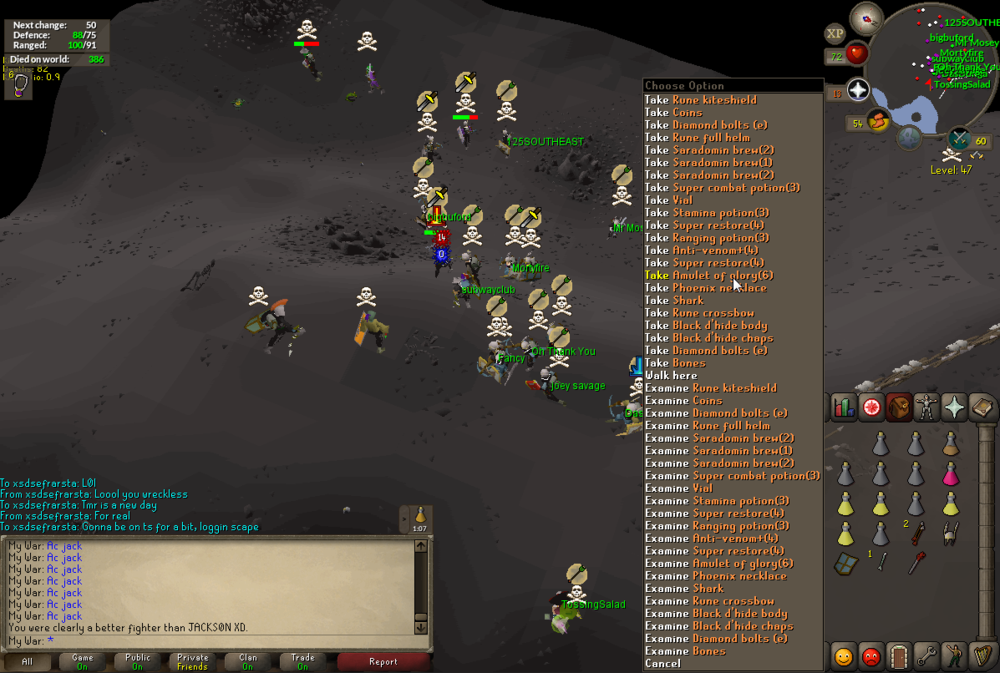Open the Prayer tab star icon
1000x673 pixels.
point(953,406)
